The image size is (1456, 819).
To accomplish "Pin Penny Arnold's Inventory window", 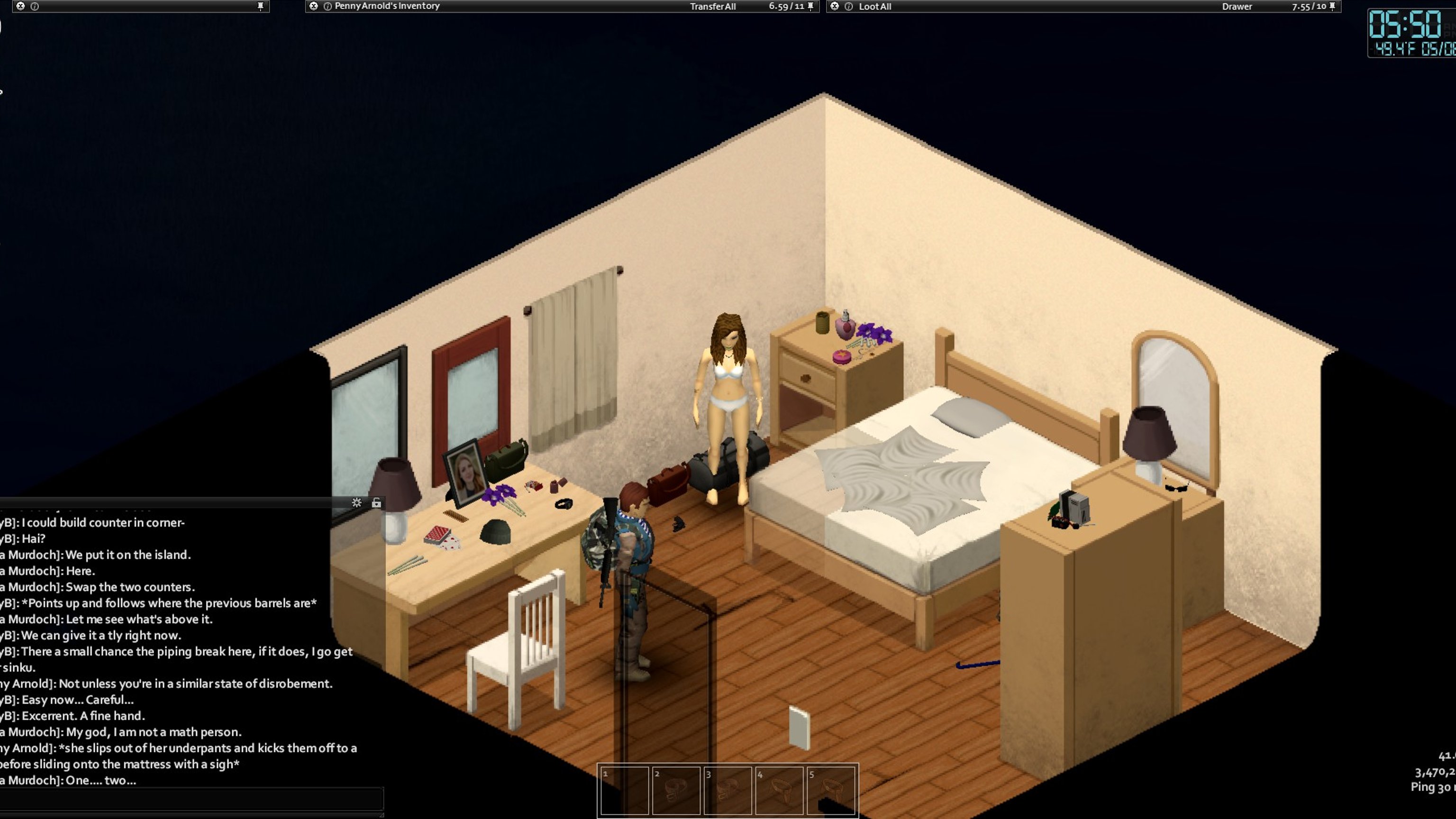I will click(x=810, y=6).
